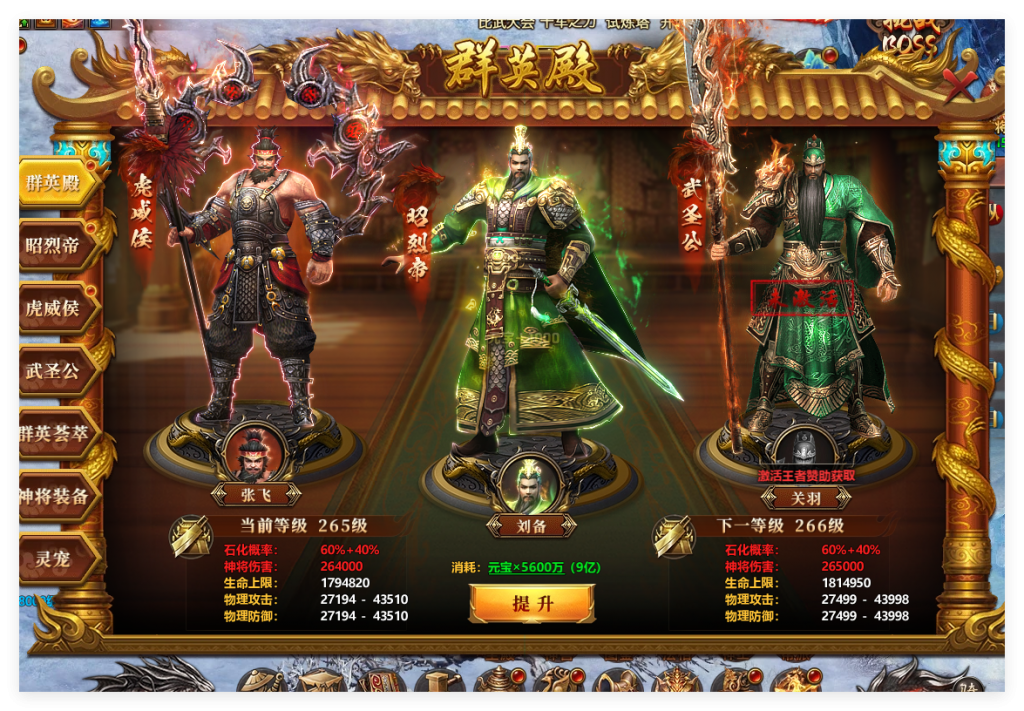
Task: Go to the 群英荟萃 tab
Action: coord(55,433)
